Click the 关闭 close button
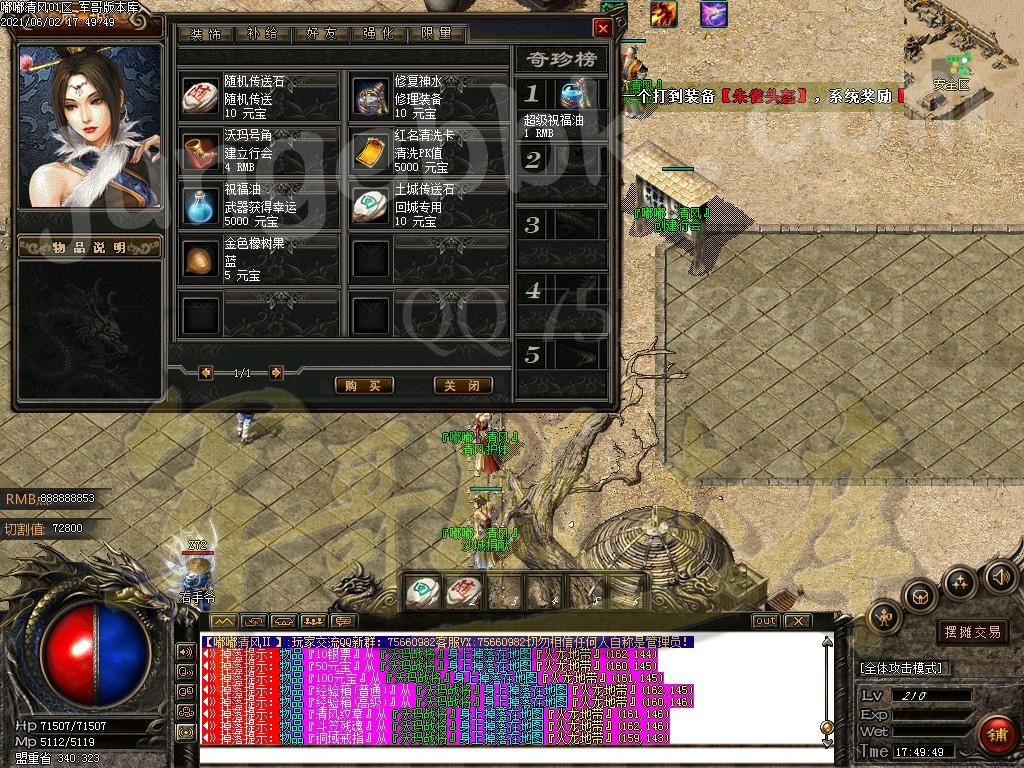Viewport: 1024px width, 768px height. [463, 385]
